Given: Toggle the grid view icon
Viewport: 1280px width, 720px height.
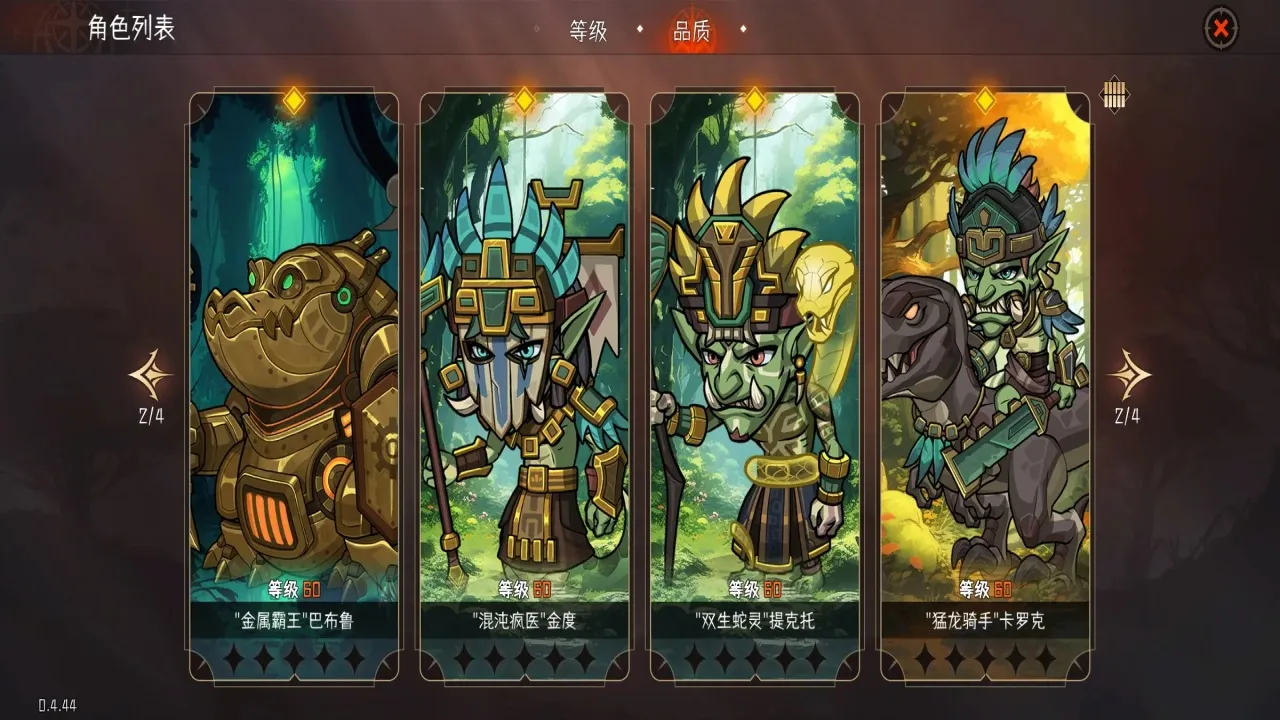Looking at the screenshot, I should 1114,95.
